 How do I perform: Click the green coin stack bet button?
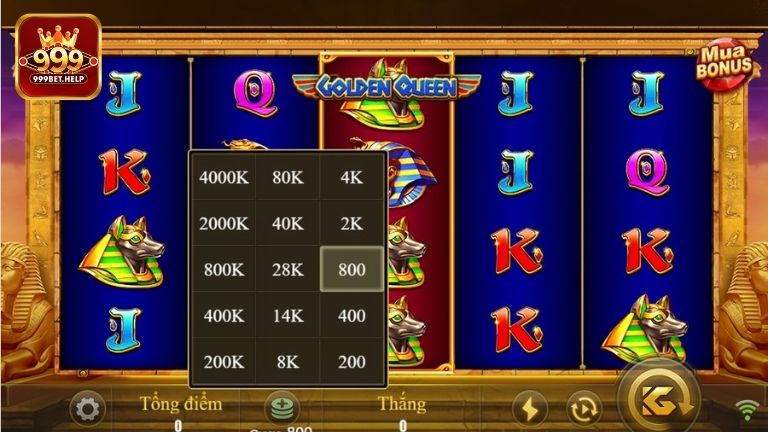[x=279, y=407]
